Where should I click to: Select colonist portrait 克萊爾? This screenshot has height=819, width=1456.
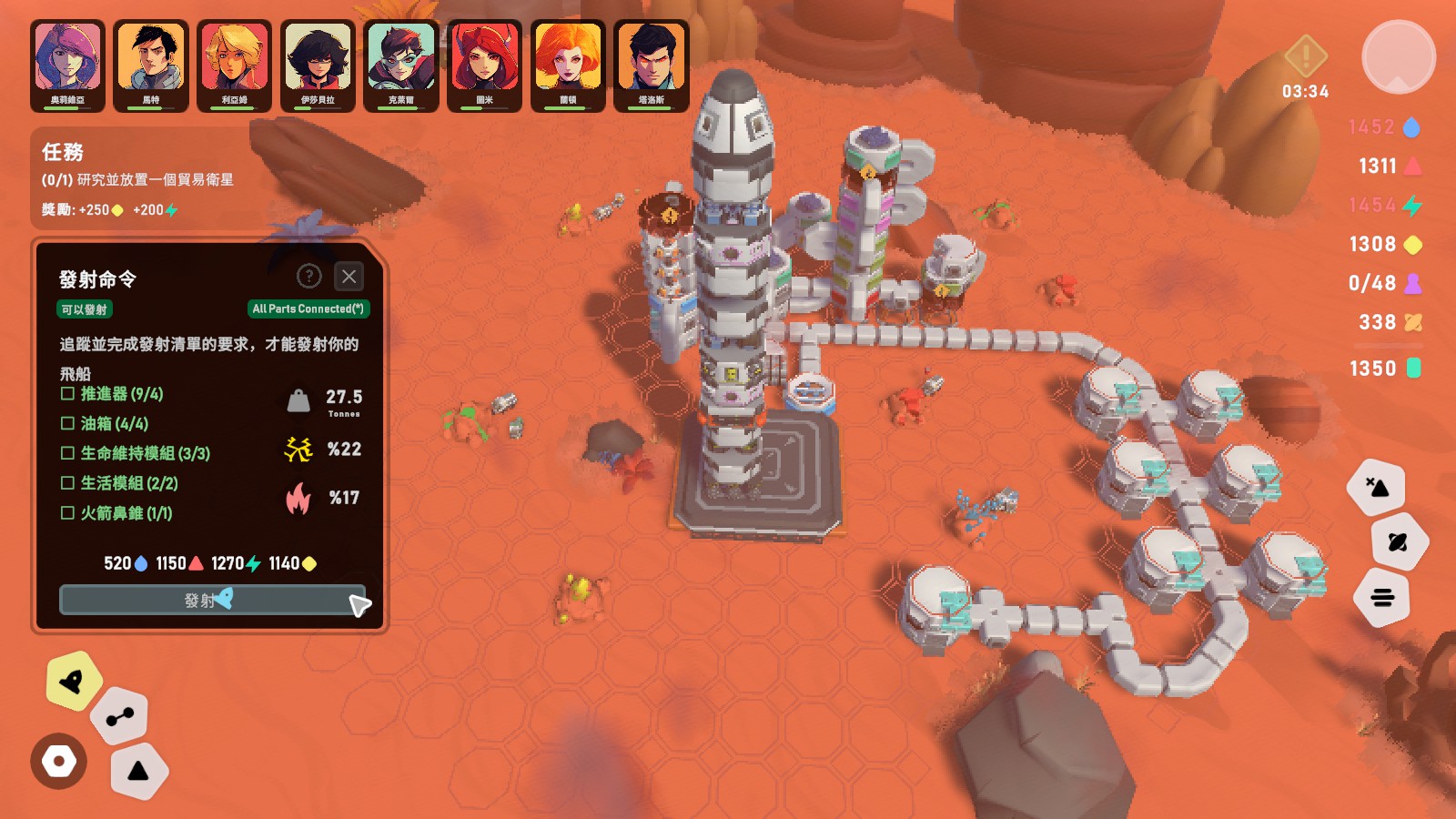tap(401, 66)
